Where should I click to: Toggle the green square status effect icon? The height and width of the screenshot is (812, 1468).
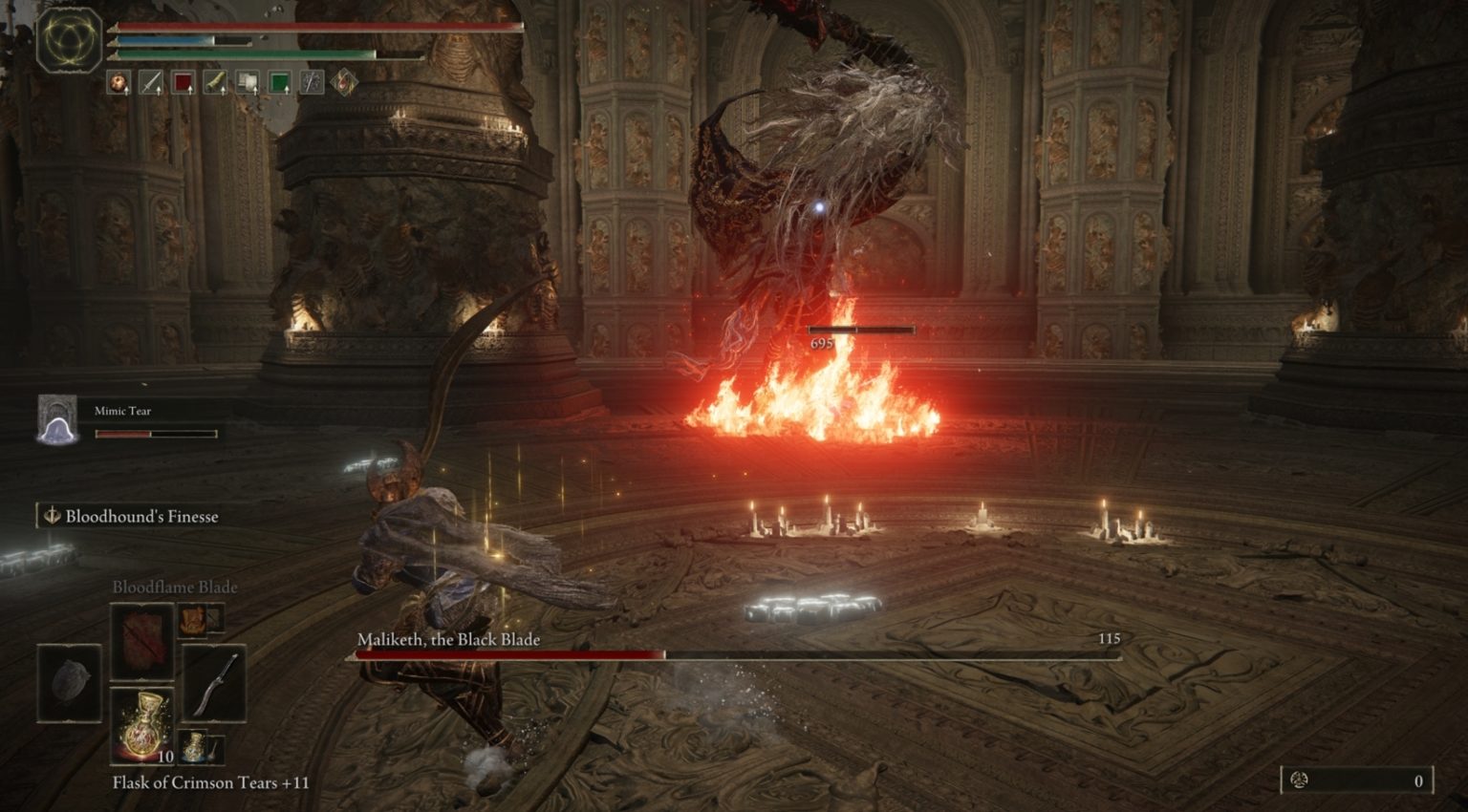coord(280,80)
